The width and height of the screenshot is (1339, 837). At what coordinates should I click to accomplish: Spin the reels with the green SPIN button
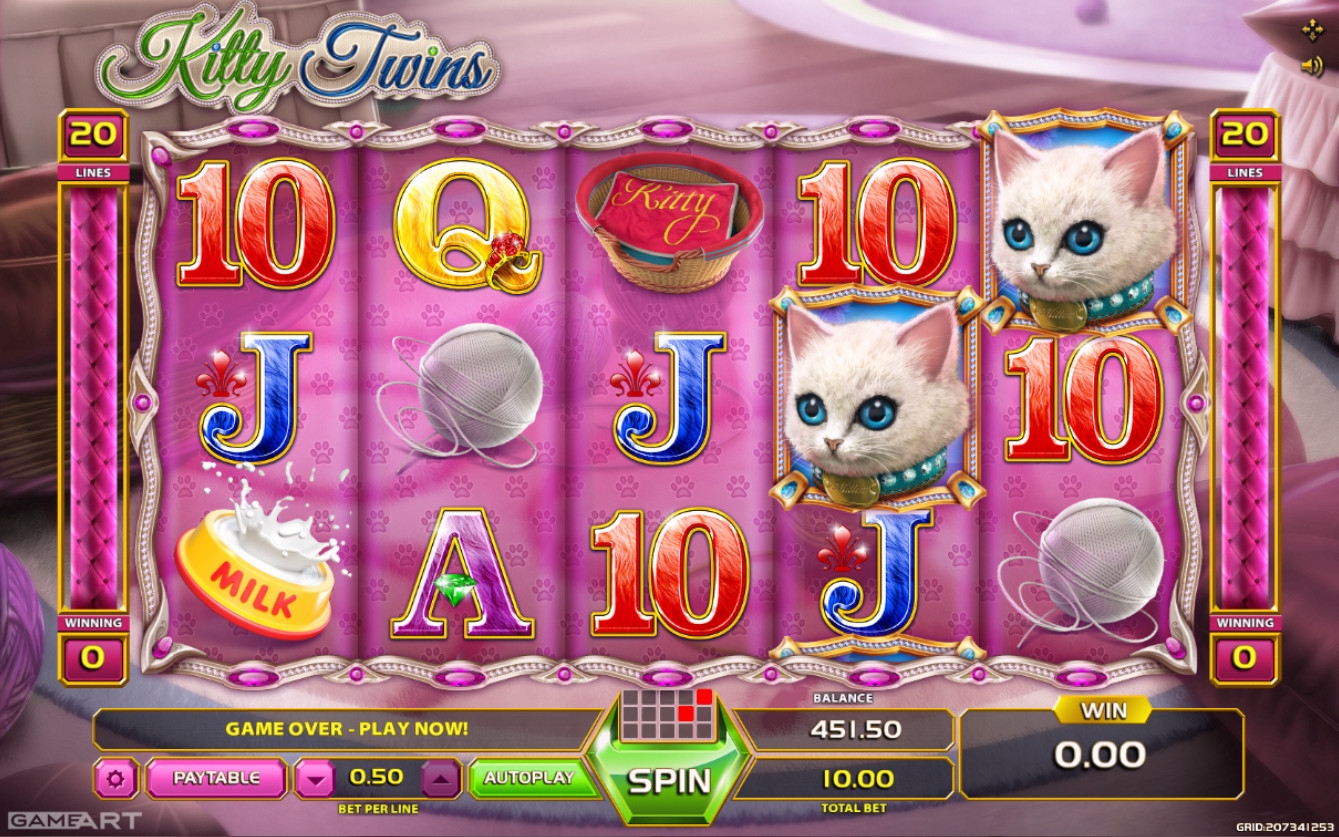[x=668, y=780]
